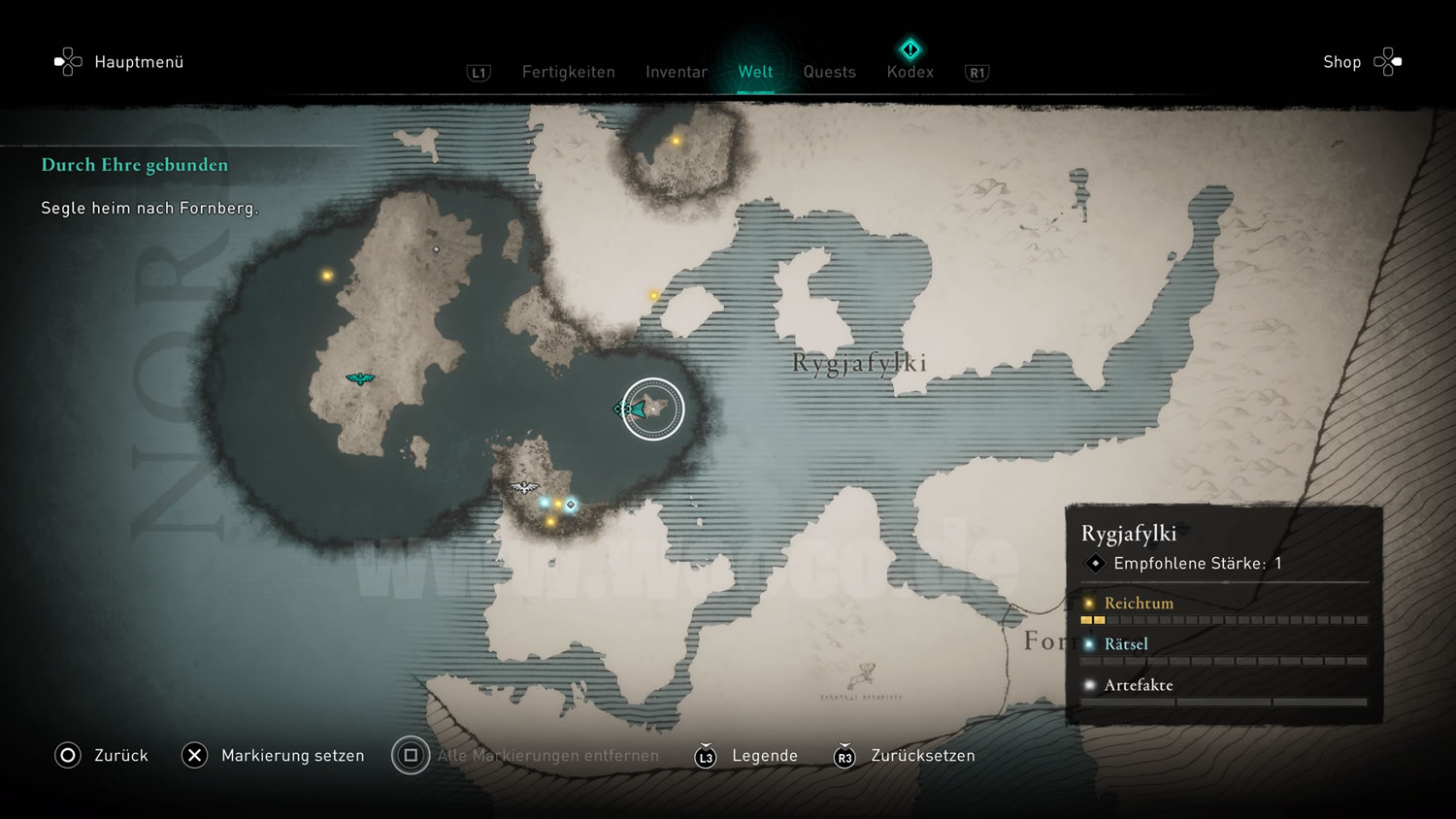The image size is (1456, 819).
Task: Show the map Legende
Action: click(x=746, y=756)
